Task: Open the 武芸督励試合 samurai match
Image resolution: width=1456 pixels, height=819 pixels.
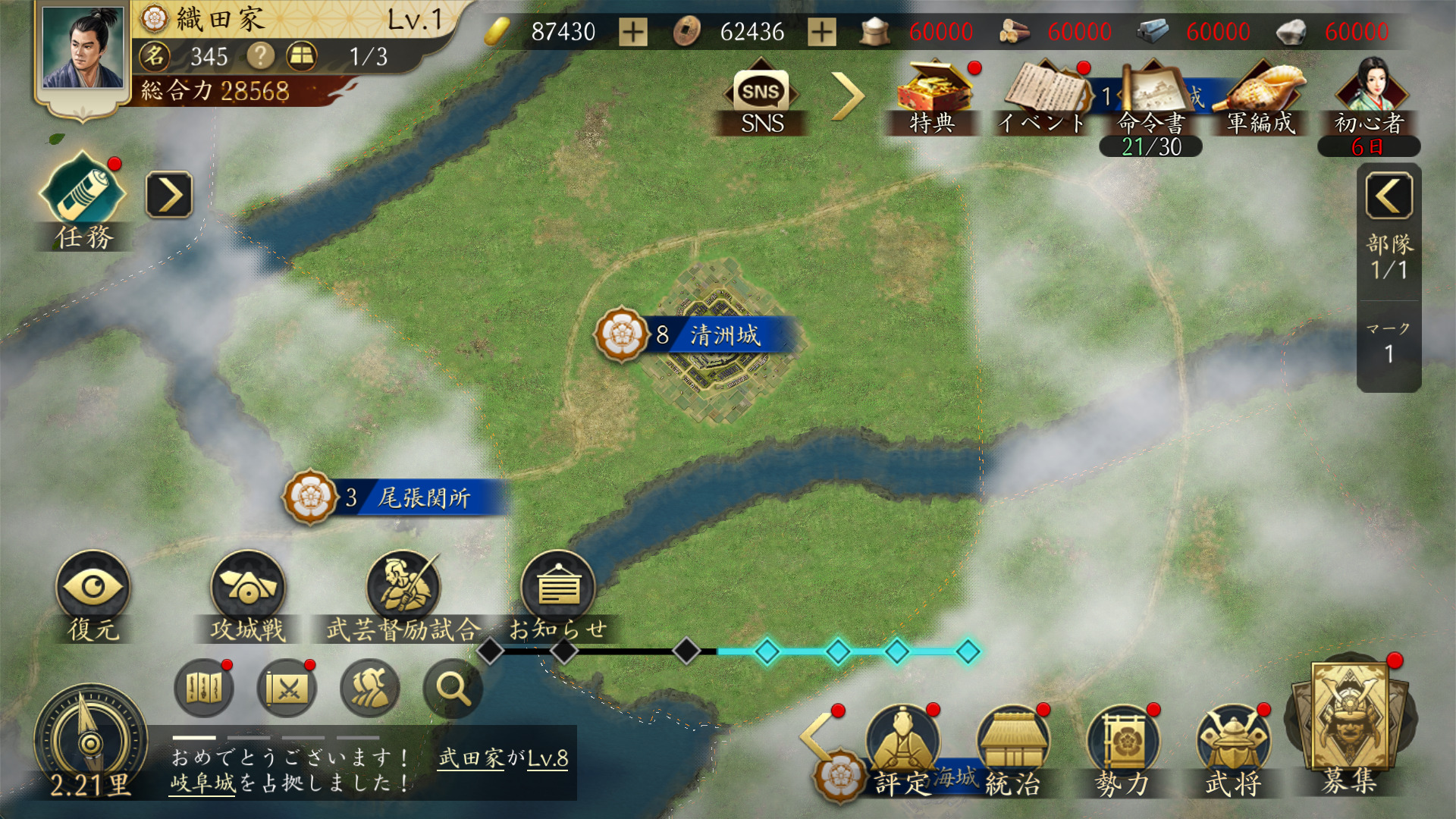Action: point(403,589)
